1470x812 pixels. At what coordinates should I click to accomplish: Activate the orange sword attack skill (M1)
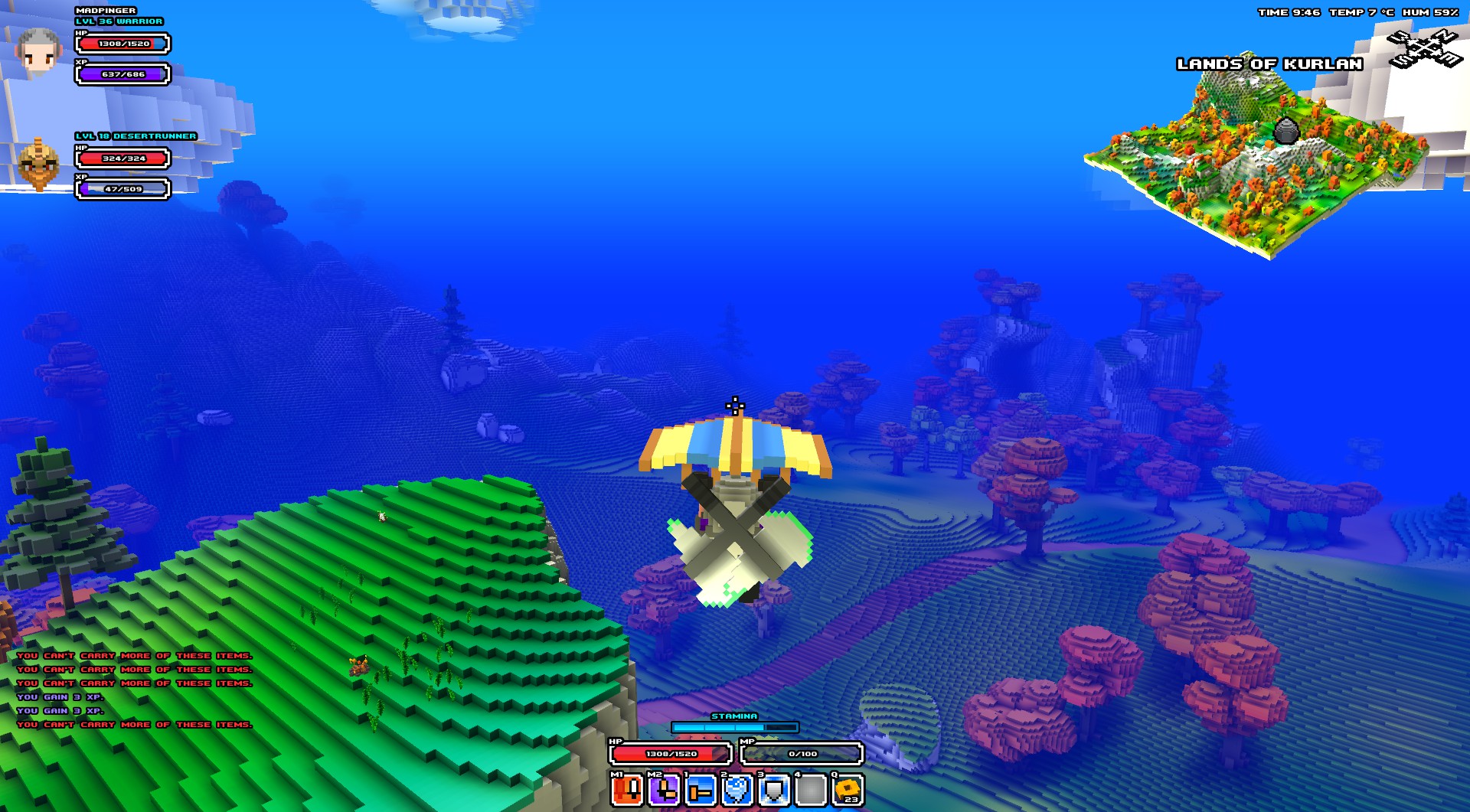[627, 790]
